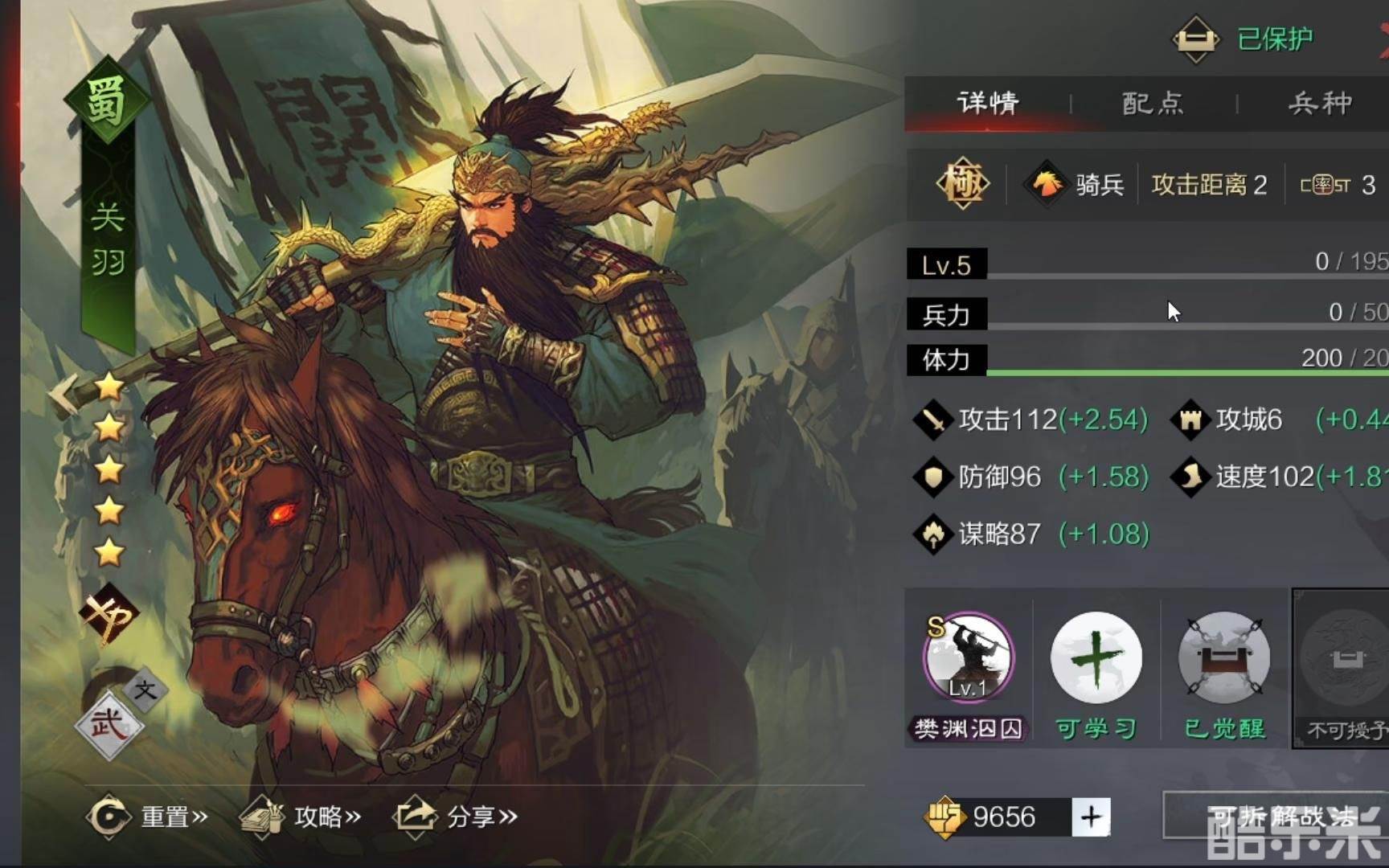The height and width of the screenshot is (868, 1389).
Task: Select the 已觉醒 awakened skill slot
Action: click(x=1223, y=659)
